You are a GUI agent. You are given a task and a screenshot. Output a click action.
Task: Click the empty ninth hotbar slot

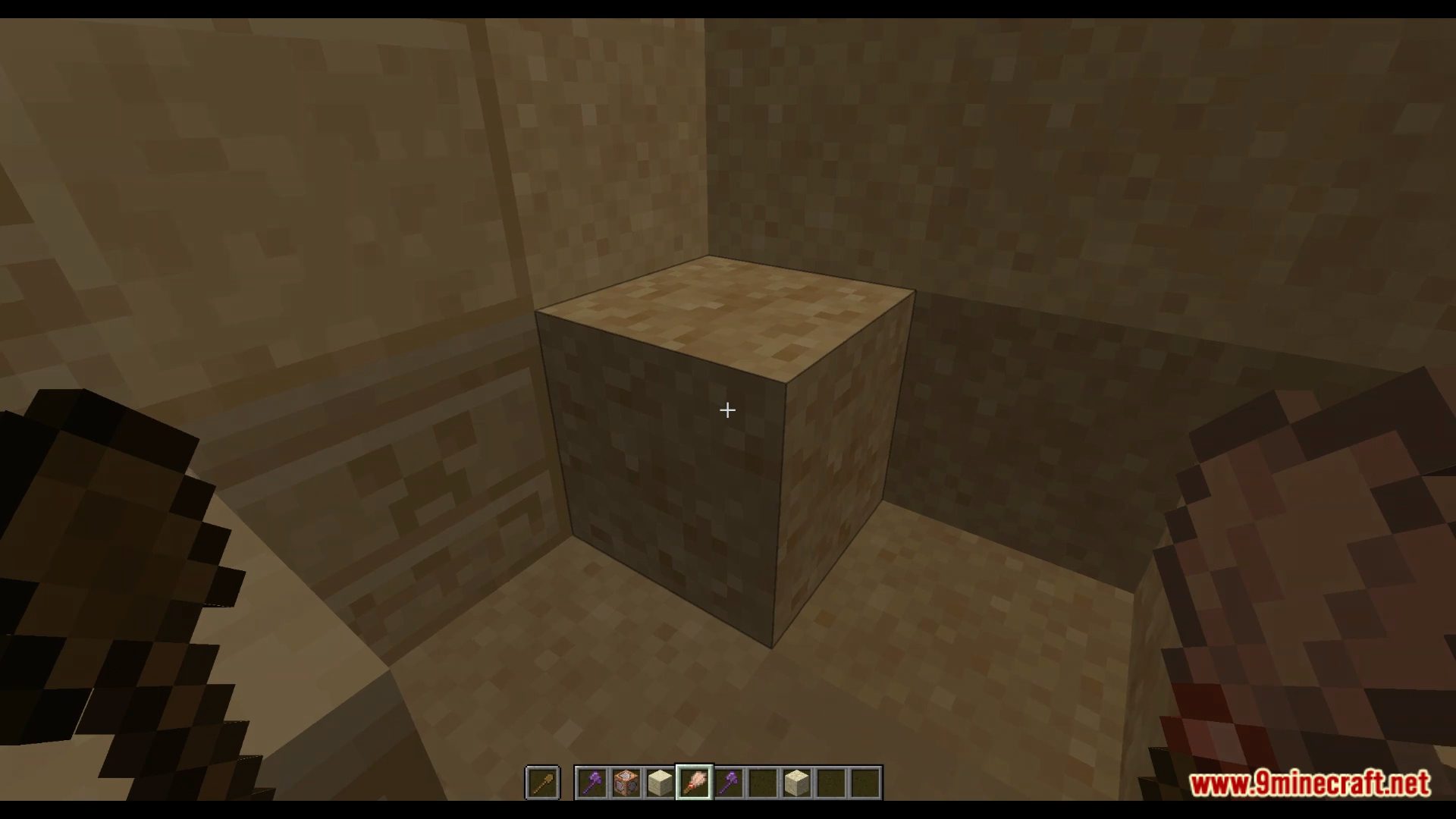pos(830,783)
